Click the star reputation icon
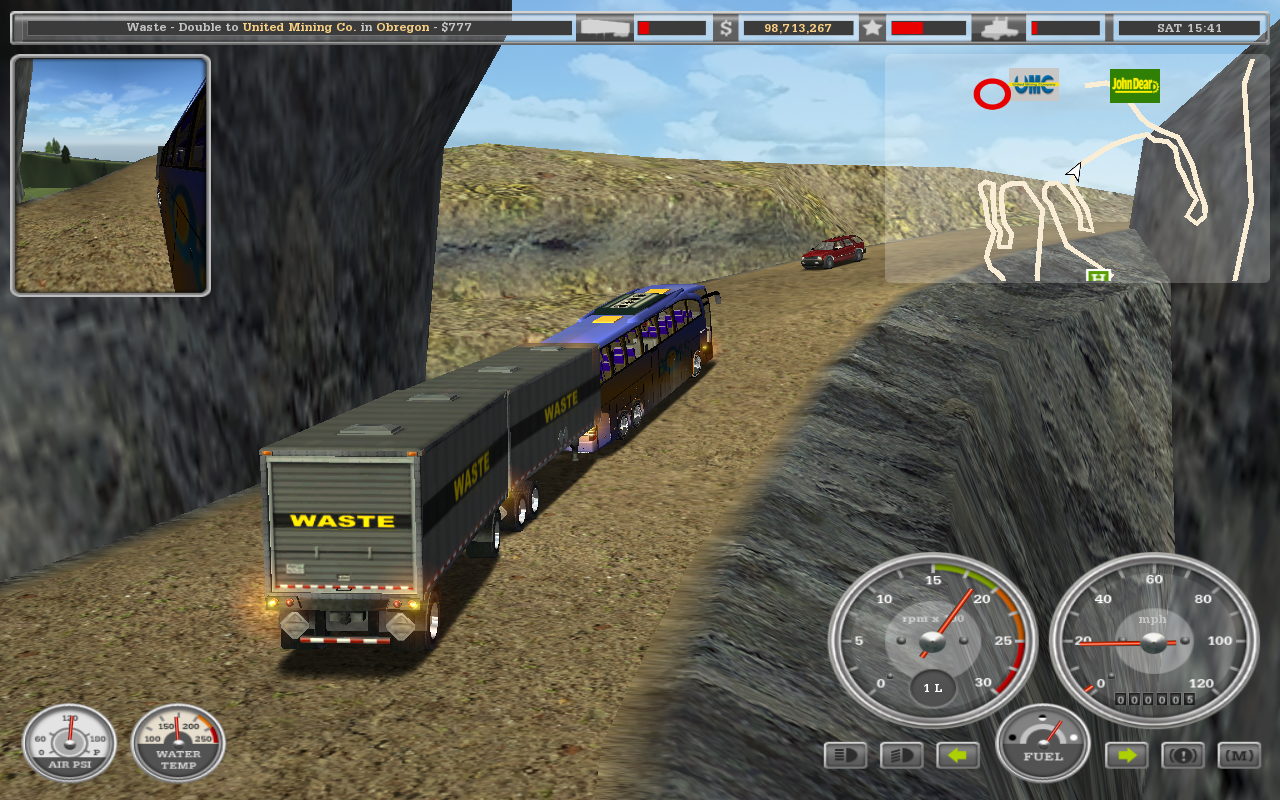1280x800 pixels. pyautogui.click(x=872, y=28)
